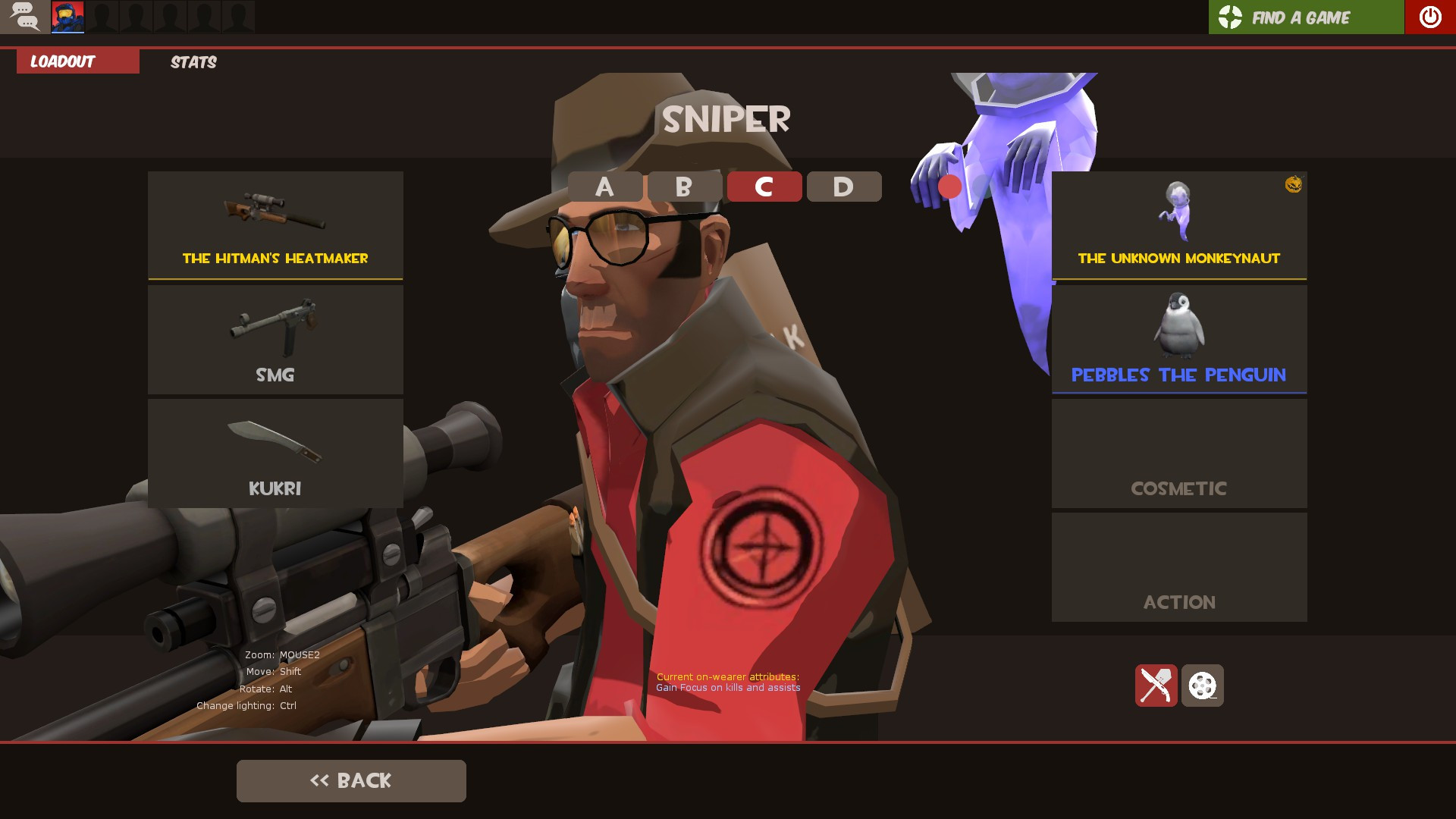Screen dimensions: 1456x819
Task: Open the taunts film reel icon
Action: pyautogui.click(x=1204, y=685)
